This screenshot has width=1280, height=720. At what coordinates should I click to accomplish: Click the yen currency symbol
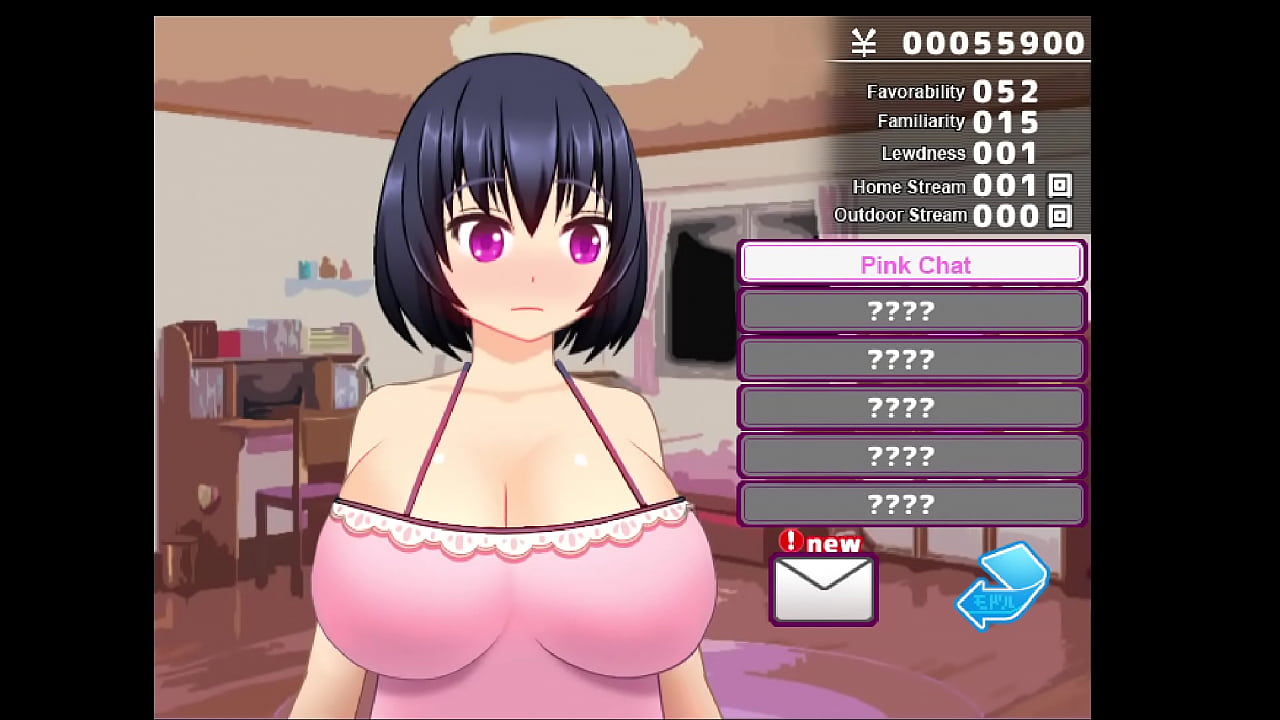pyautogui.click(x=866, y=42)
